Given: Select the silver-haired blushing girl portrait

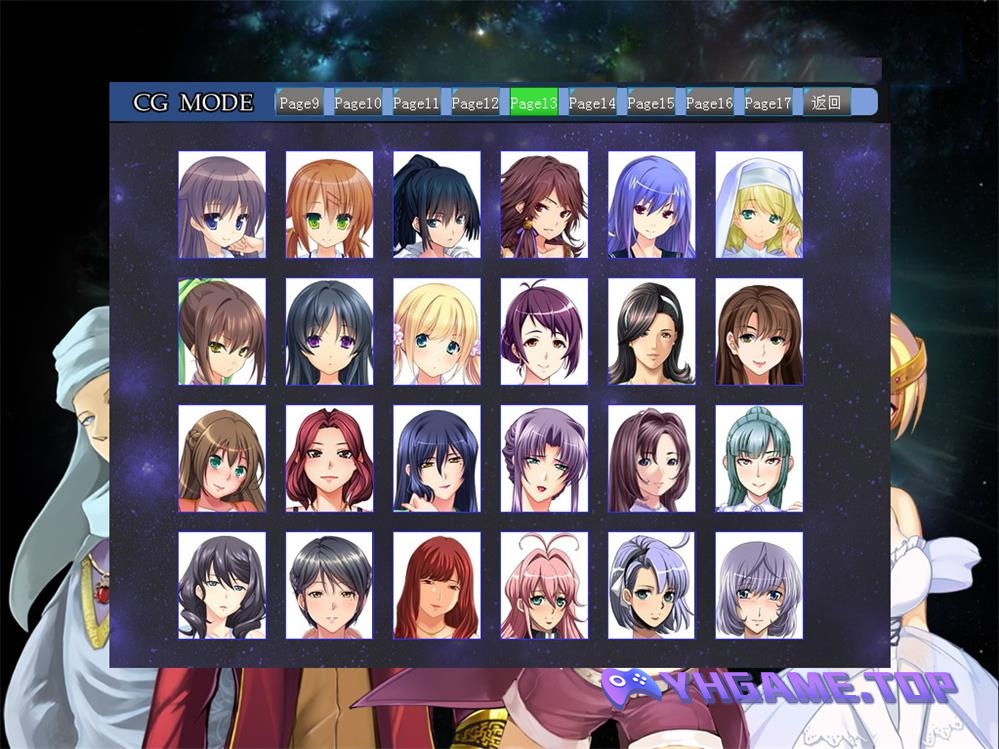Looking at the screenshot, I should click(x=759, y=586).
